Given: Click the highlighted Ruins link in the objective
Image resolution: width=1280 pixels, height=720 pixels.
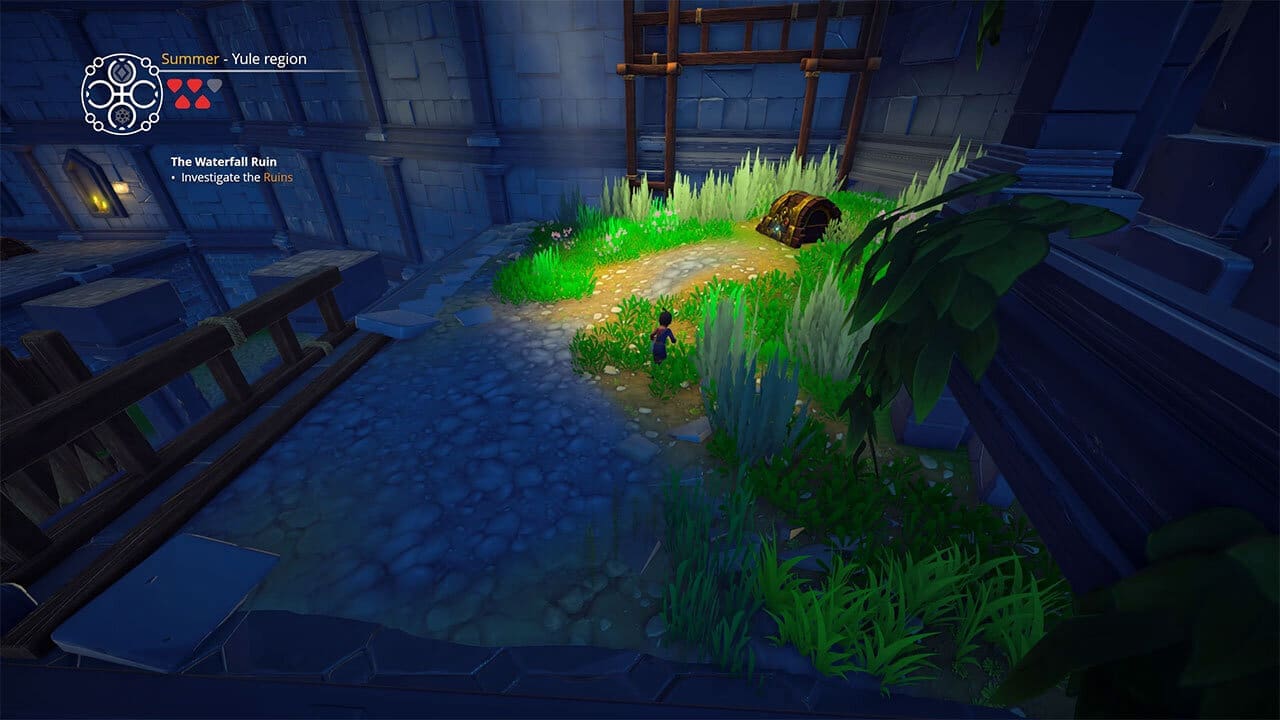Looking at the screenshot, I should (x=279, y=178).
